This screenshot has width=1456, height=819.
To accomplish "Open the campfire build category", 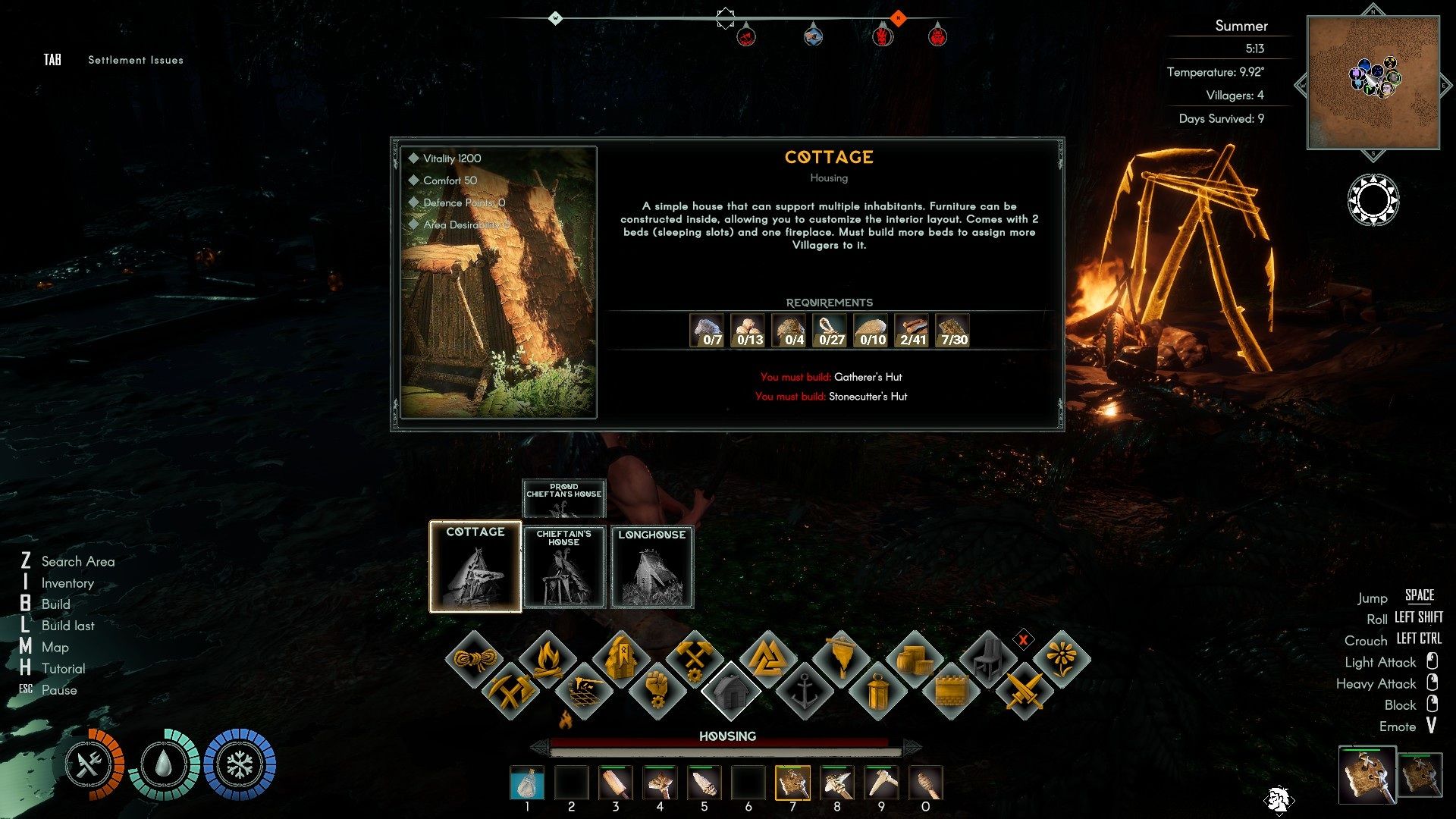I will coord(547,657).
